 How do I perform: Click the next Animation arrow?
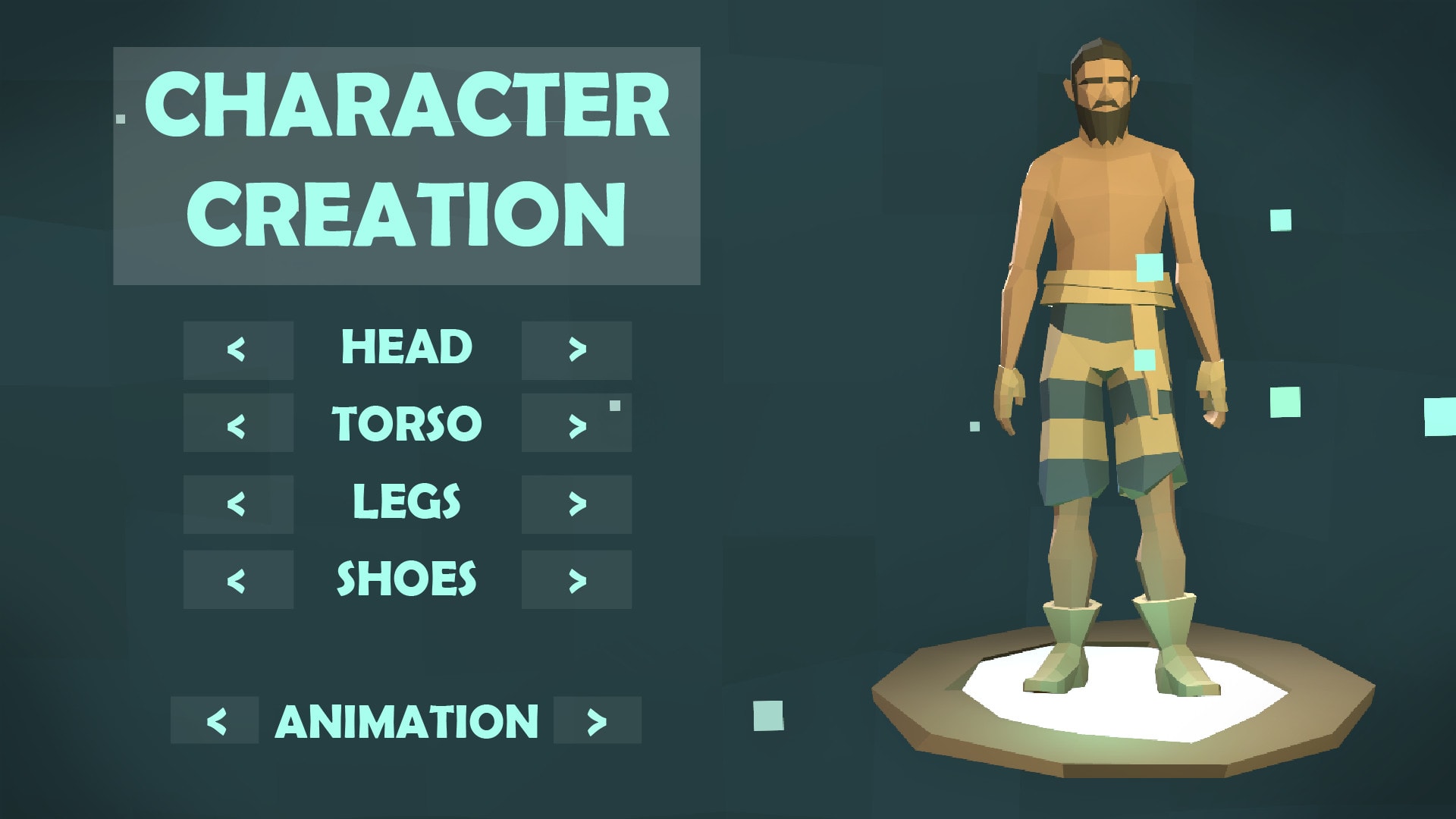point(598,720)
